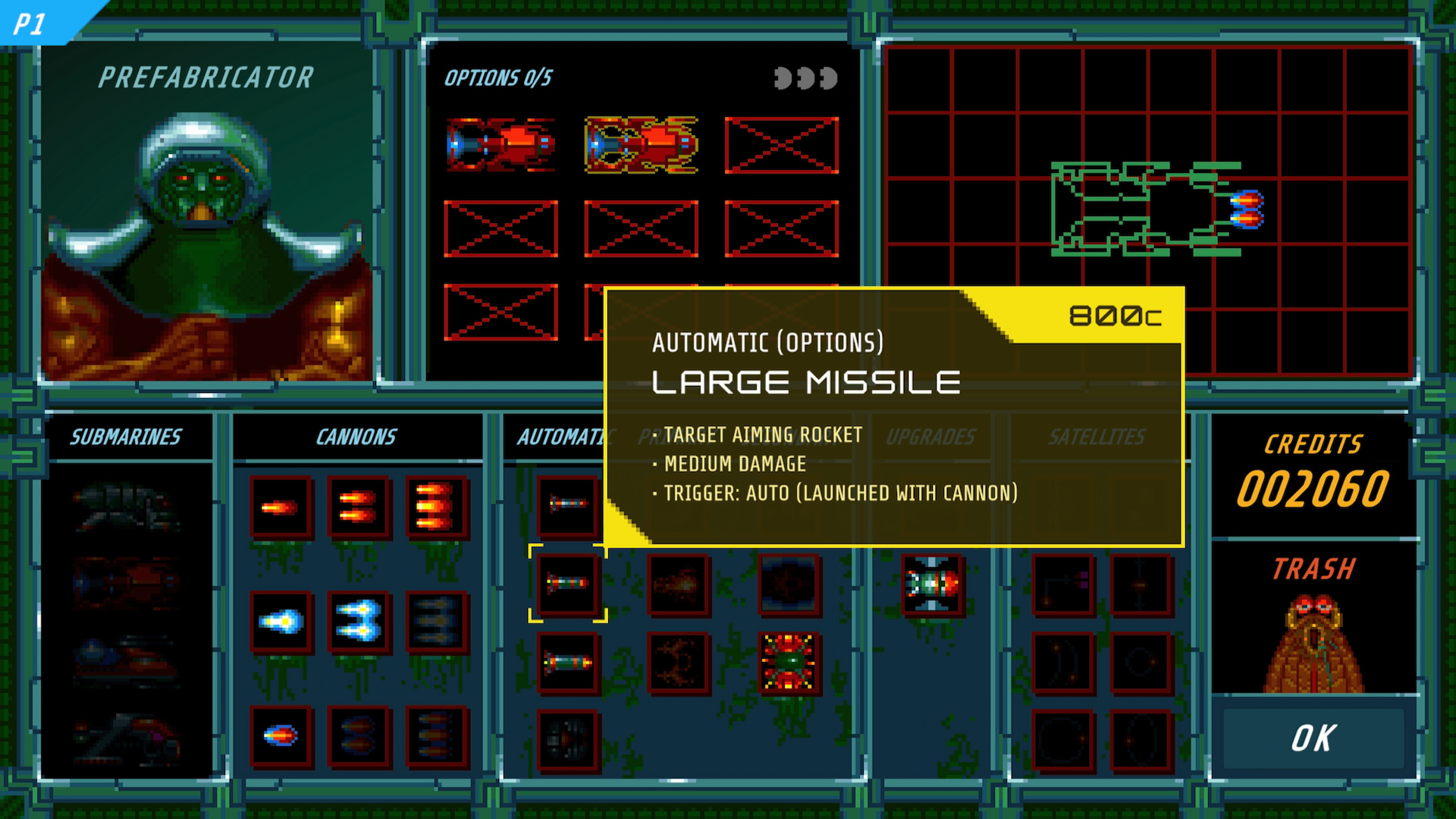Select the yellow-outlined red ship option
The image size is (1456, 819).
(x=642, y=144)
